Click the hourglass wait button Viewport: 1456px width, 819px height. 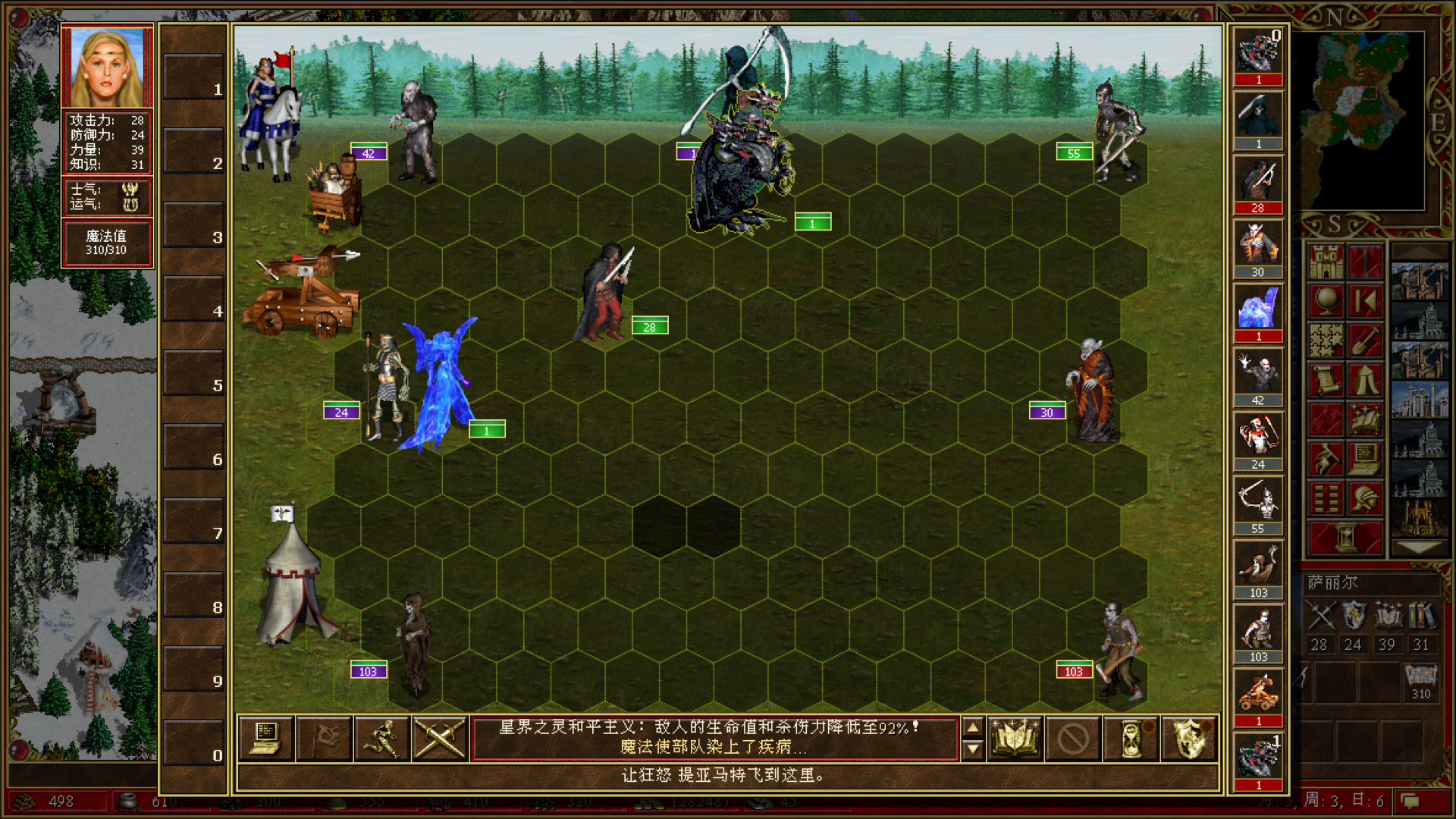coord(1131,737)
